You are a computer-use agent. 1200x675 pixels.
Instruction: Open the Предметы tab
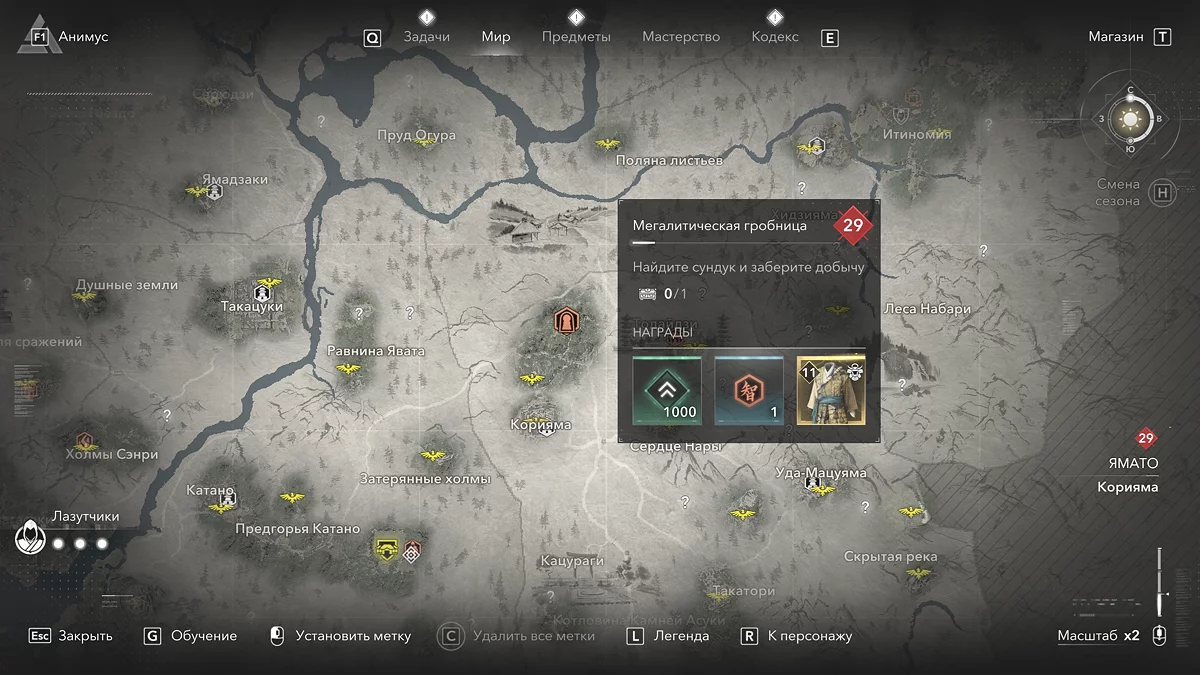coord(576,37)
